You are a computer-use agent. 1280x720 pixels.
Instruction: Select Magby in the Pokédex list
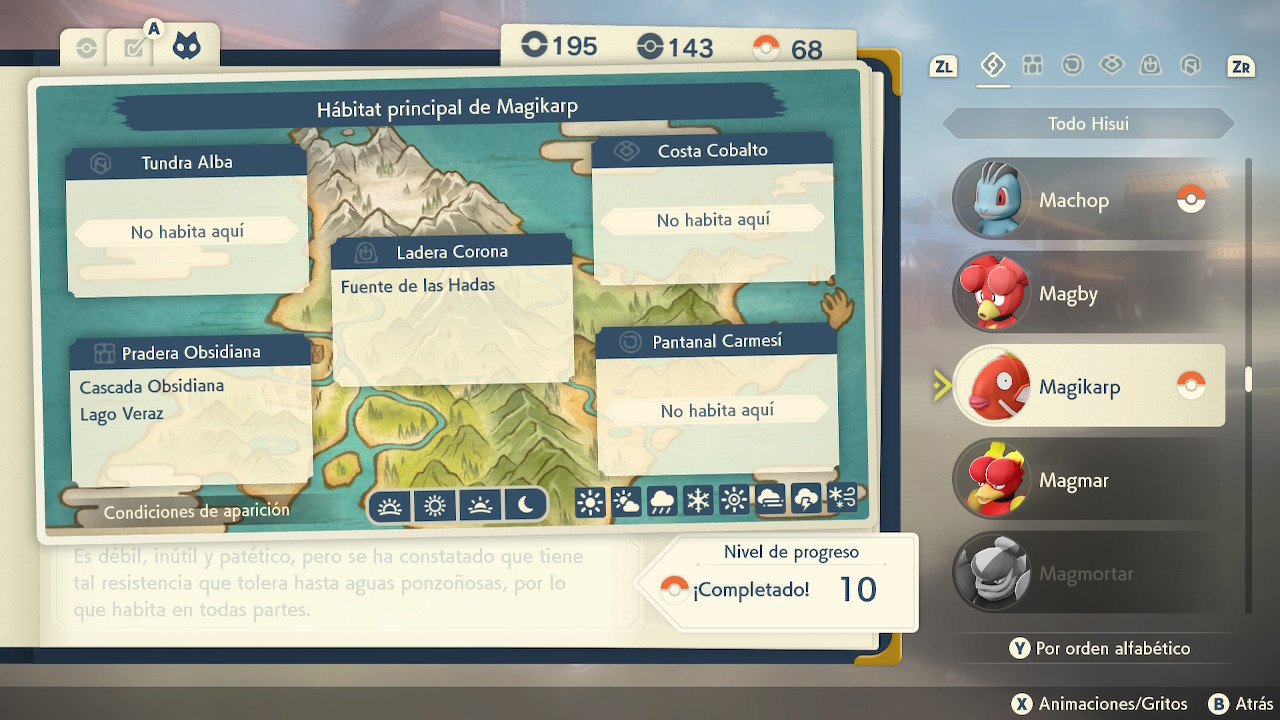[x=1088, y=294]
